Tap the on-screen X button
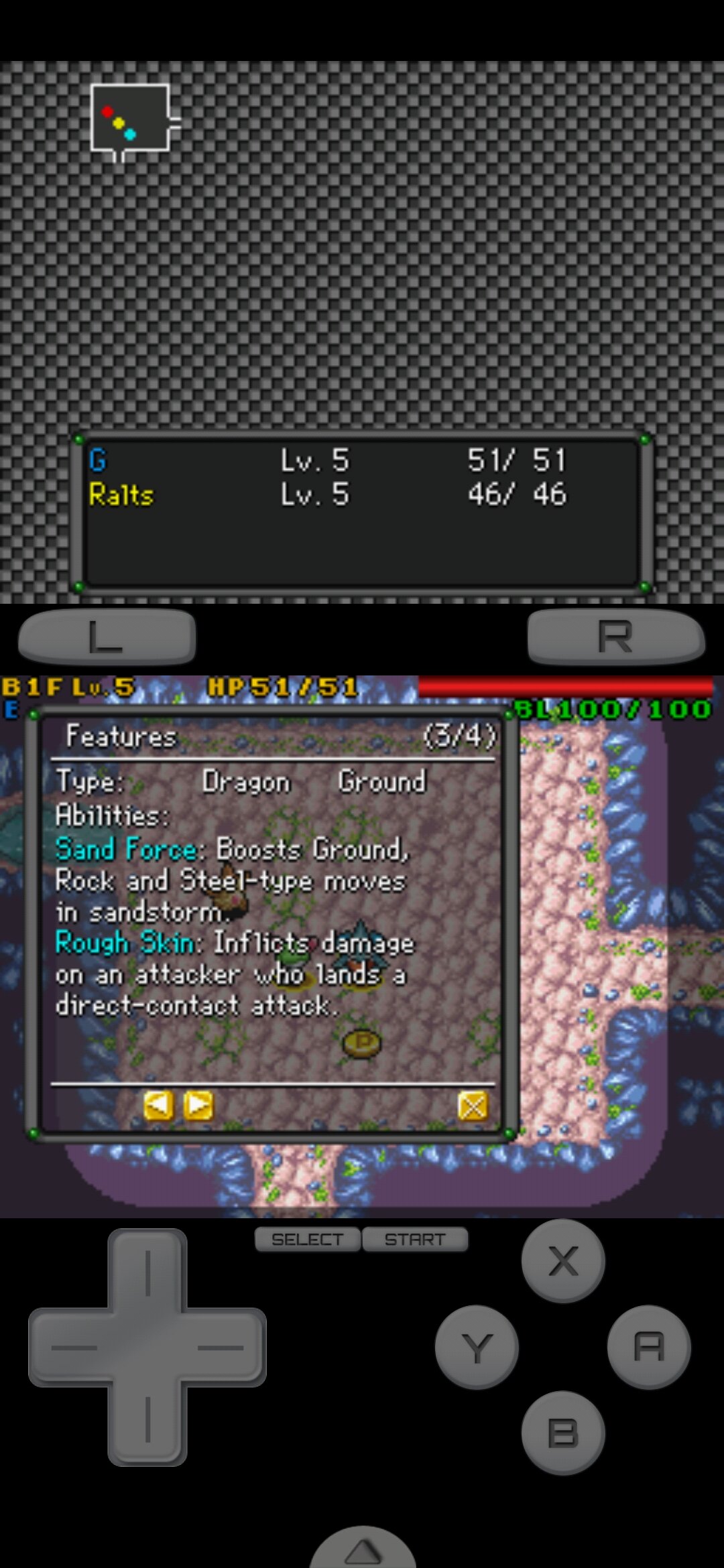This screenshot has height=1568, width=724. click(x=562, y=1261)
